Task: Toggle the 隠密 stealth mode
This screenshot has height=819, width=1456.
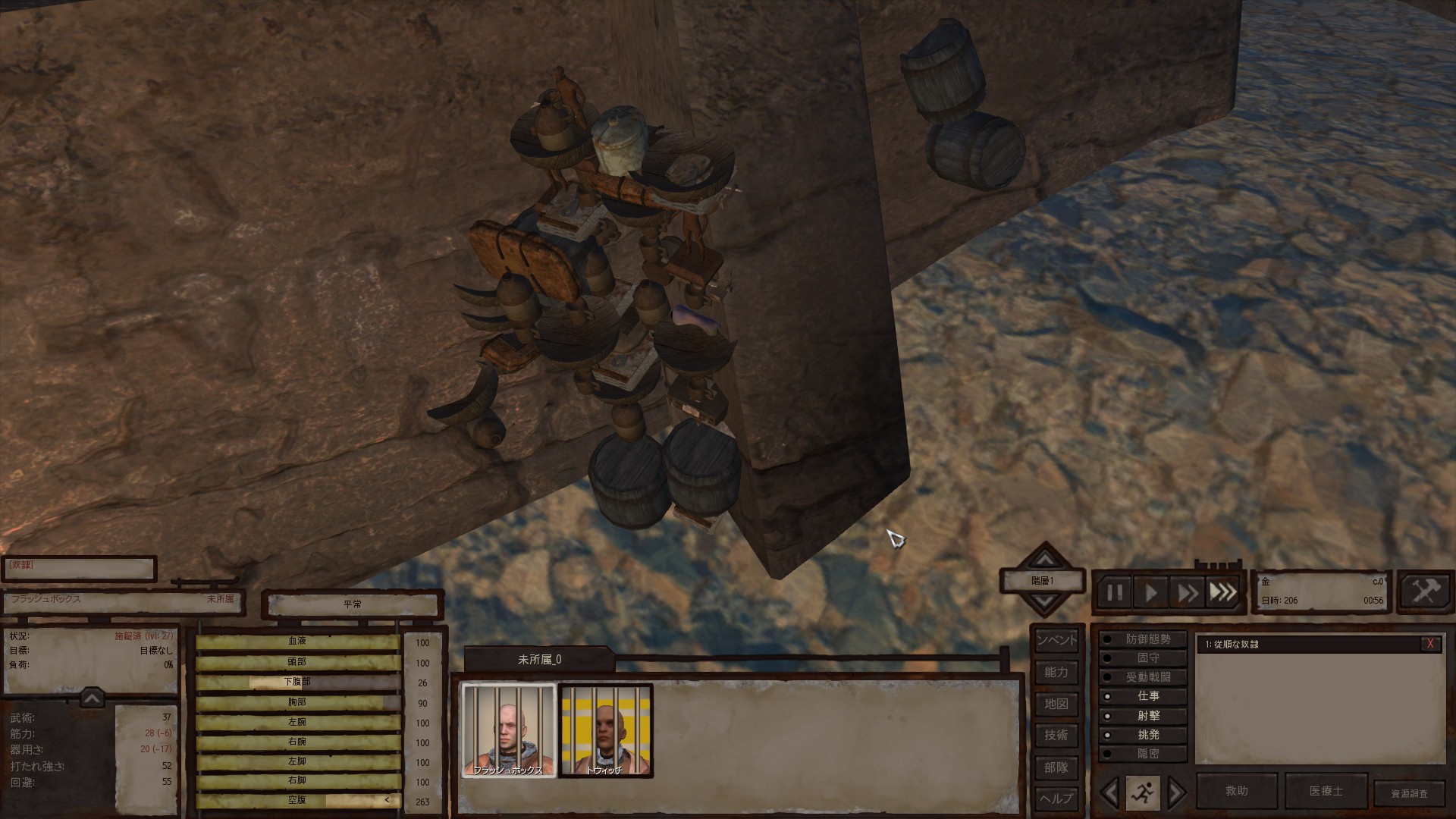Action: point(1147,753)
